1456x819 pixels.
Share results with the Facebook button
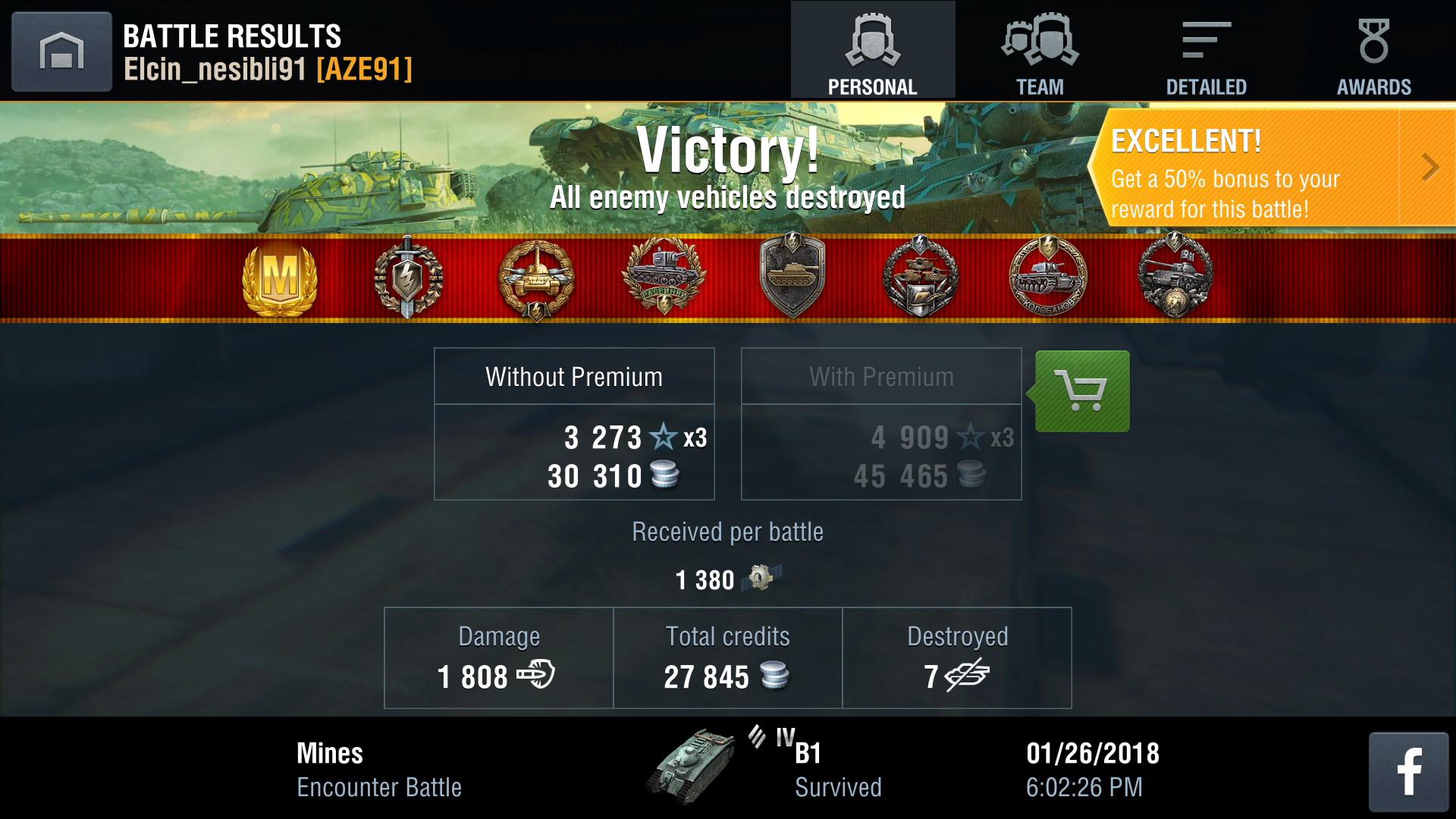coord(1408,771)
